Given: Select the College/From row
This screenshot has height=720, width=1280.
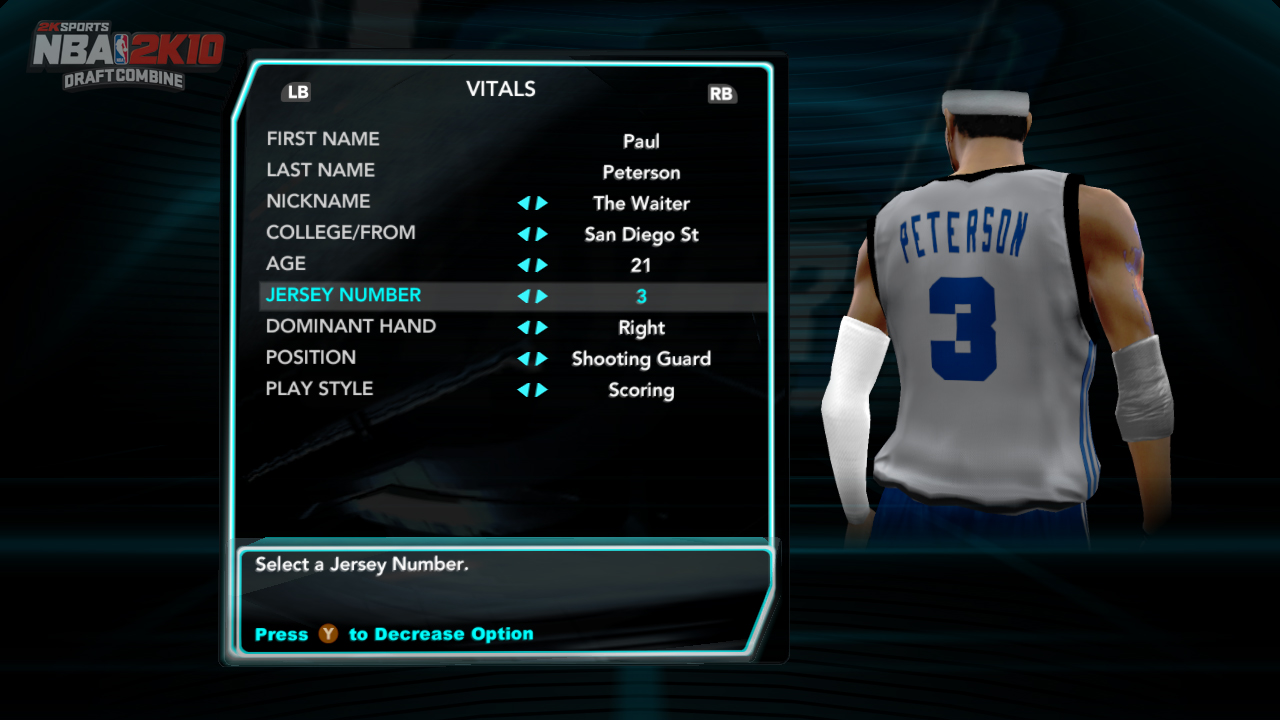Looking at the screenshot, I should 340,232.
